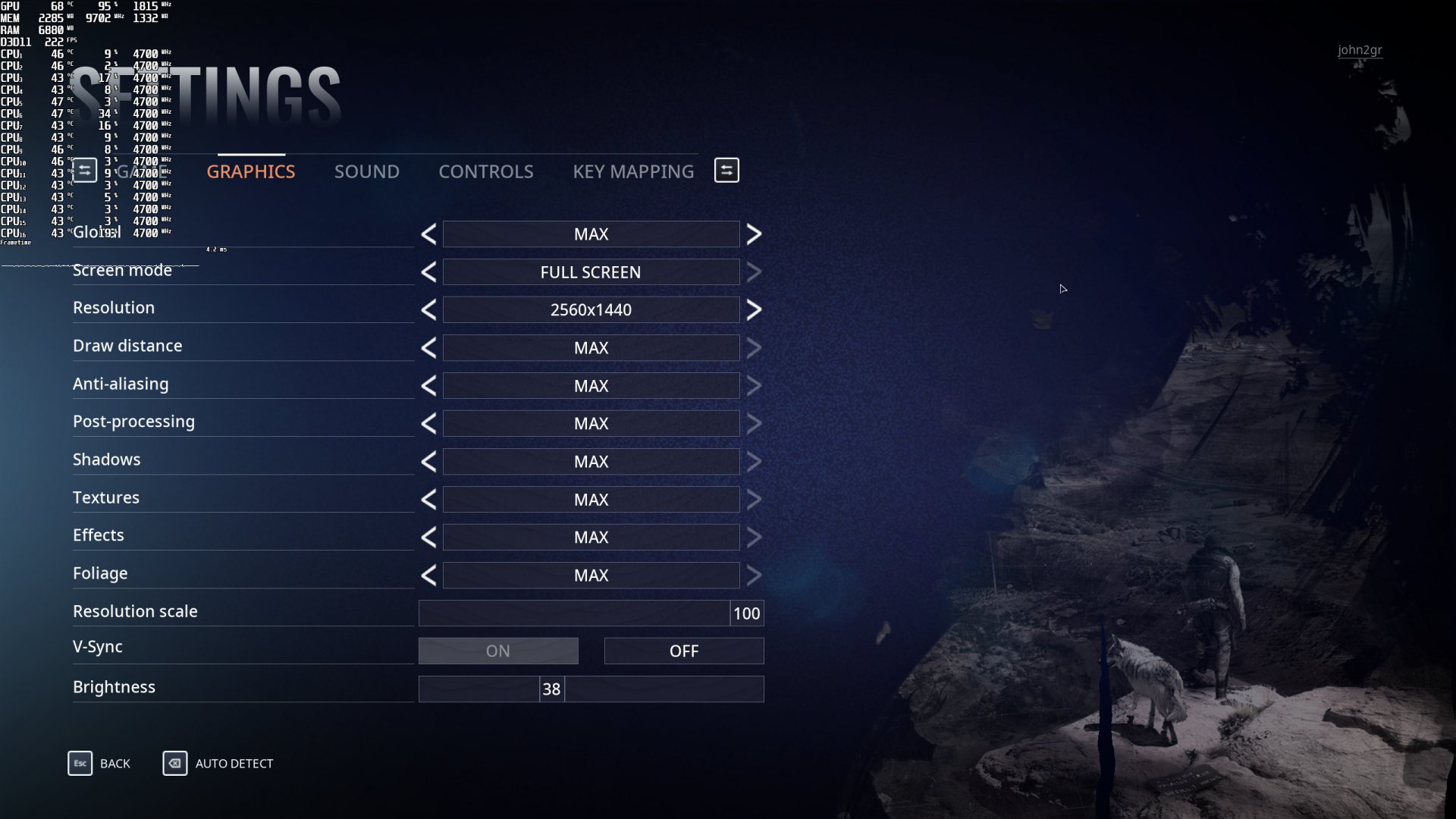Switch to the SOUND tab
Viewport: 1456px width, 819px height.
[366, 171]
